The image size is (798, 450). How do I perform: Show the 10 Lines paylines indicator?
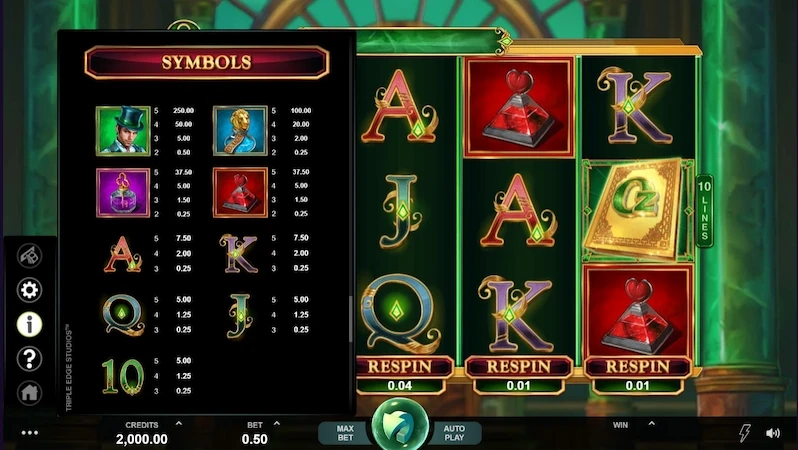[x=704, y=210]
